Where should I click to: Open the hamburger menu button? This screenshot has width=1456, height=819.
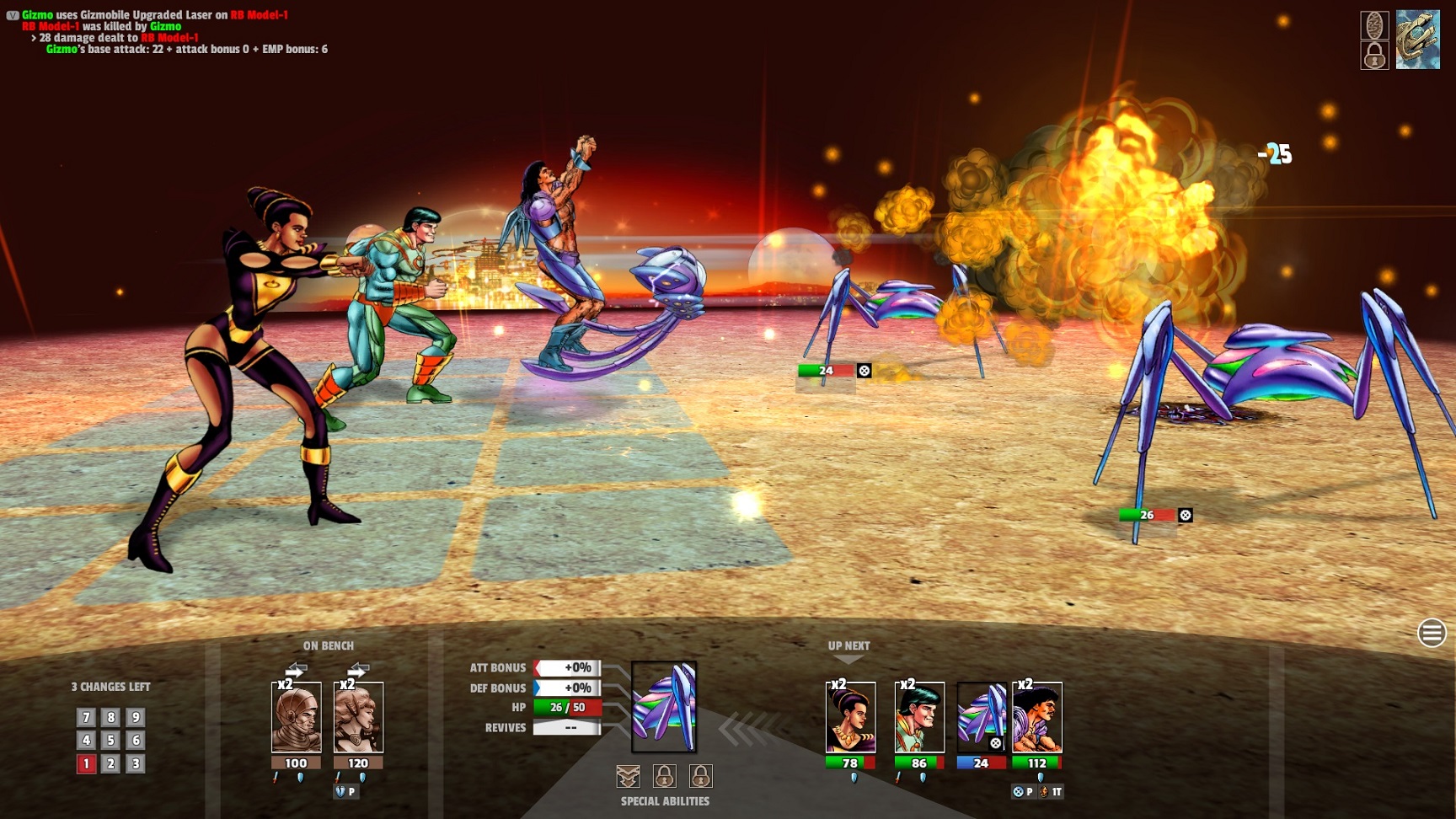[1432, 633]
